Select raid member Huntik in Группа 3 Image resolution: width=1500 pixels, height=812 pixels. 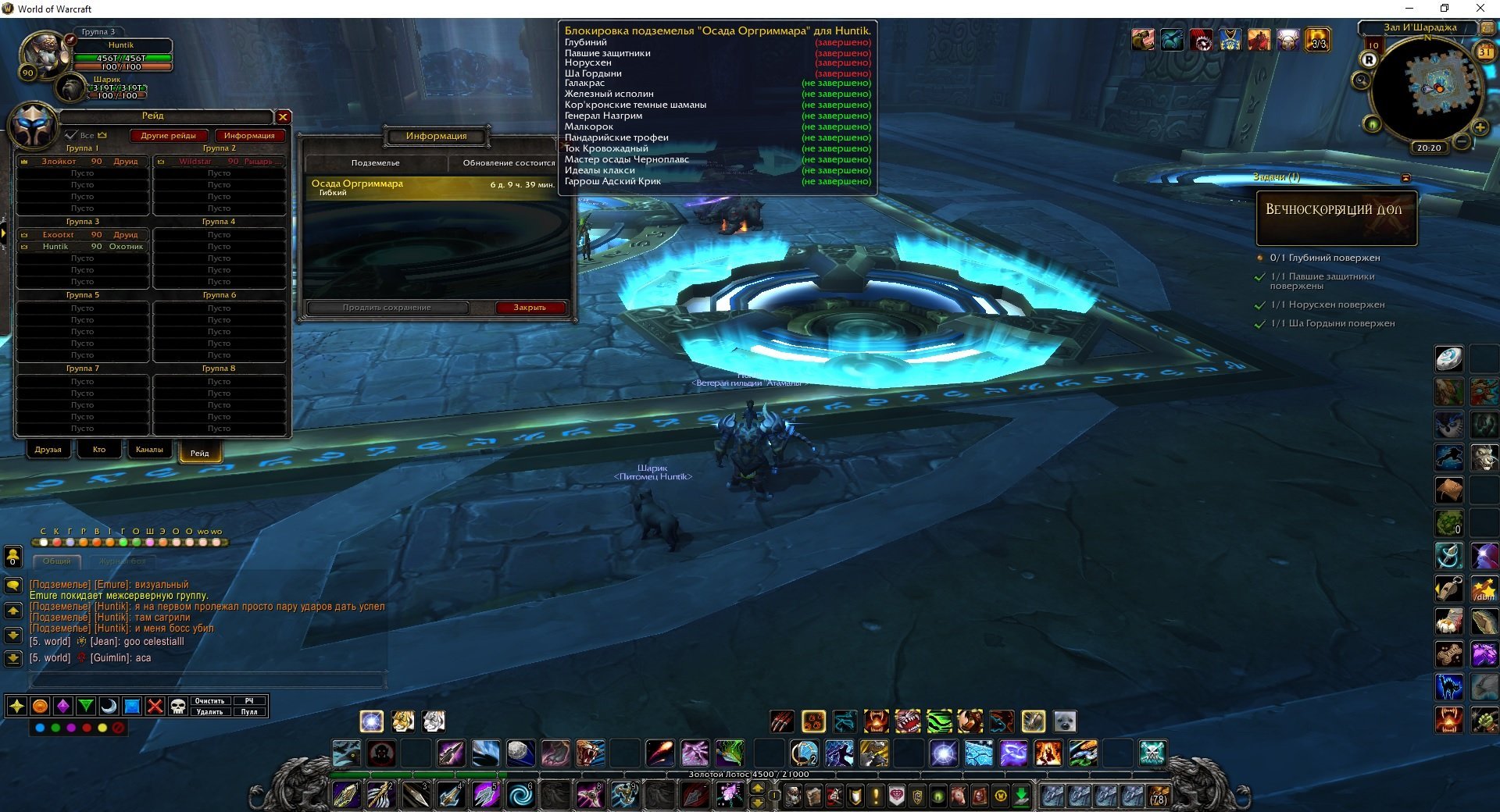click(x=82, y=247)
